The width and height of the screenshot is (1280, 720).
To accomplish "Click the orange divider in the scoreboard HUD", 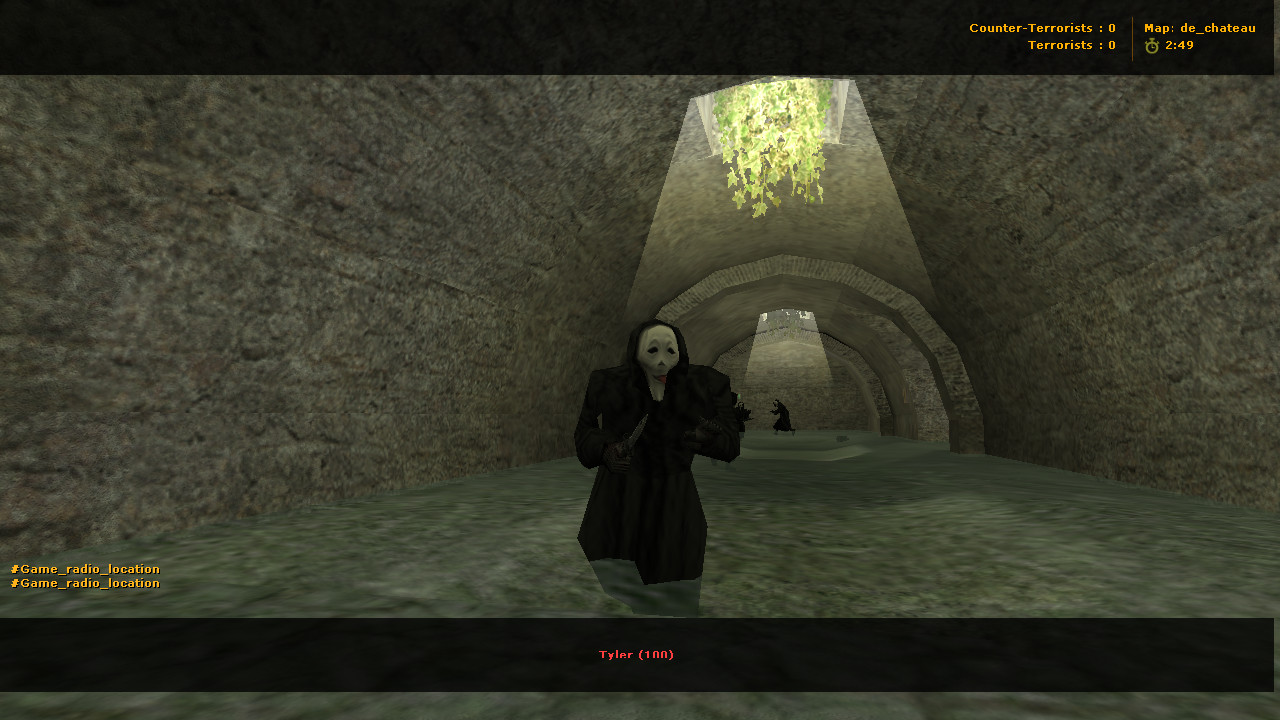I will 1130,36.
